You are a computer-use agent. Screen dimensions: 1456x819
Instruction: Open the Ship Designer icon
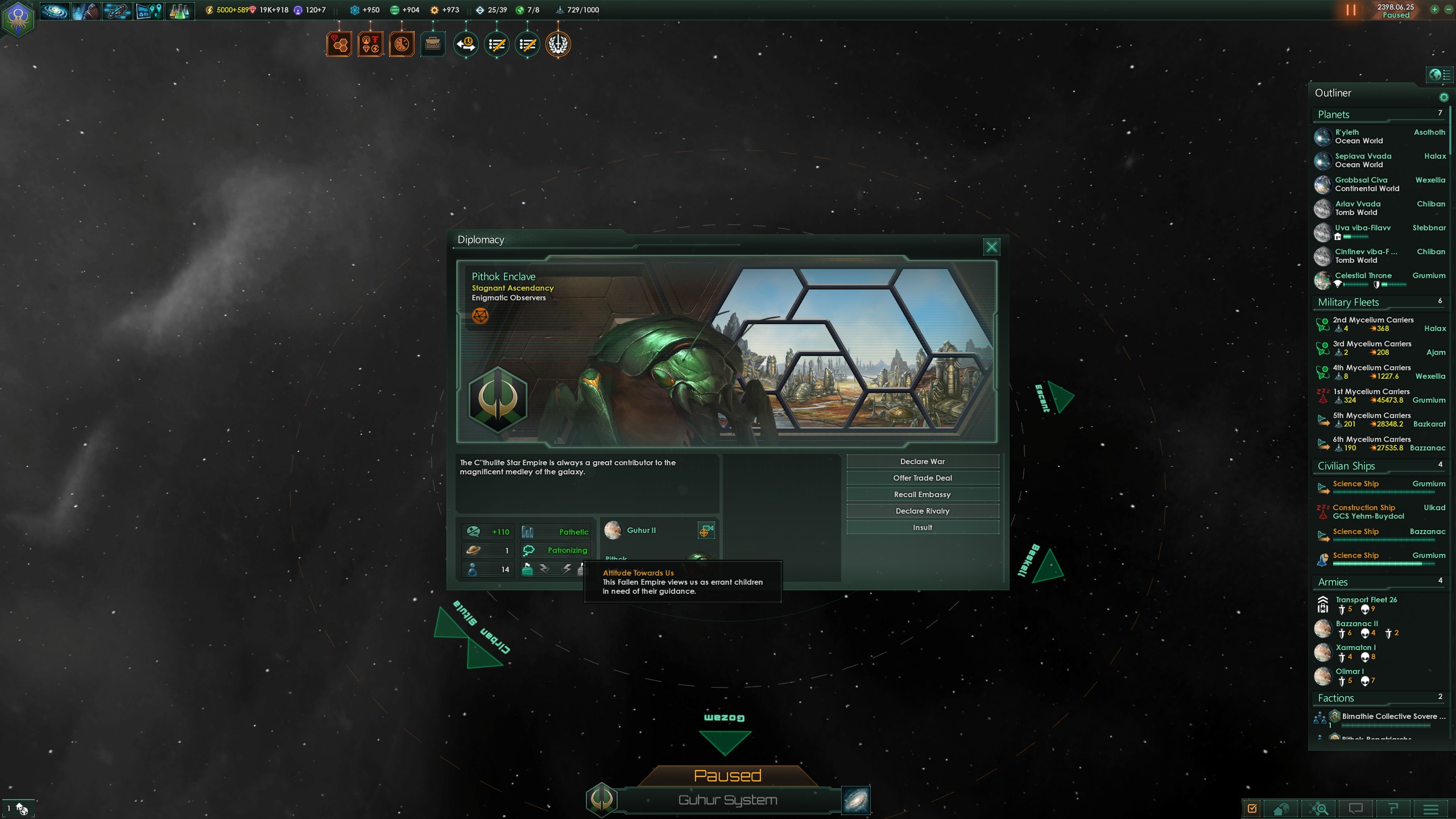[117, 10]
